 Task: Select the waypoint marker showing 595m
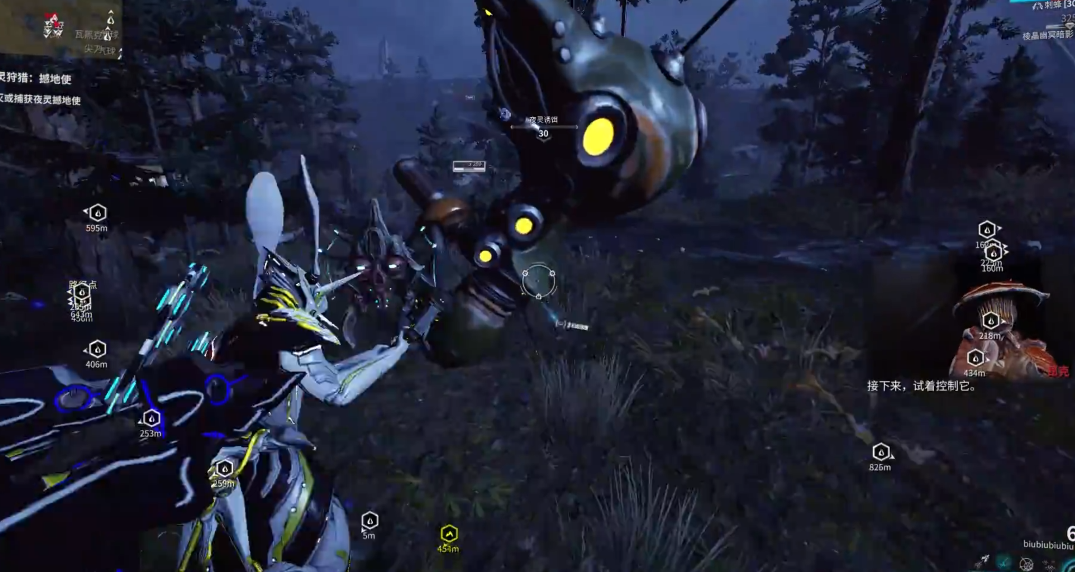pos(97,213)
